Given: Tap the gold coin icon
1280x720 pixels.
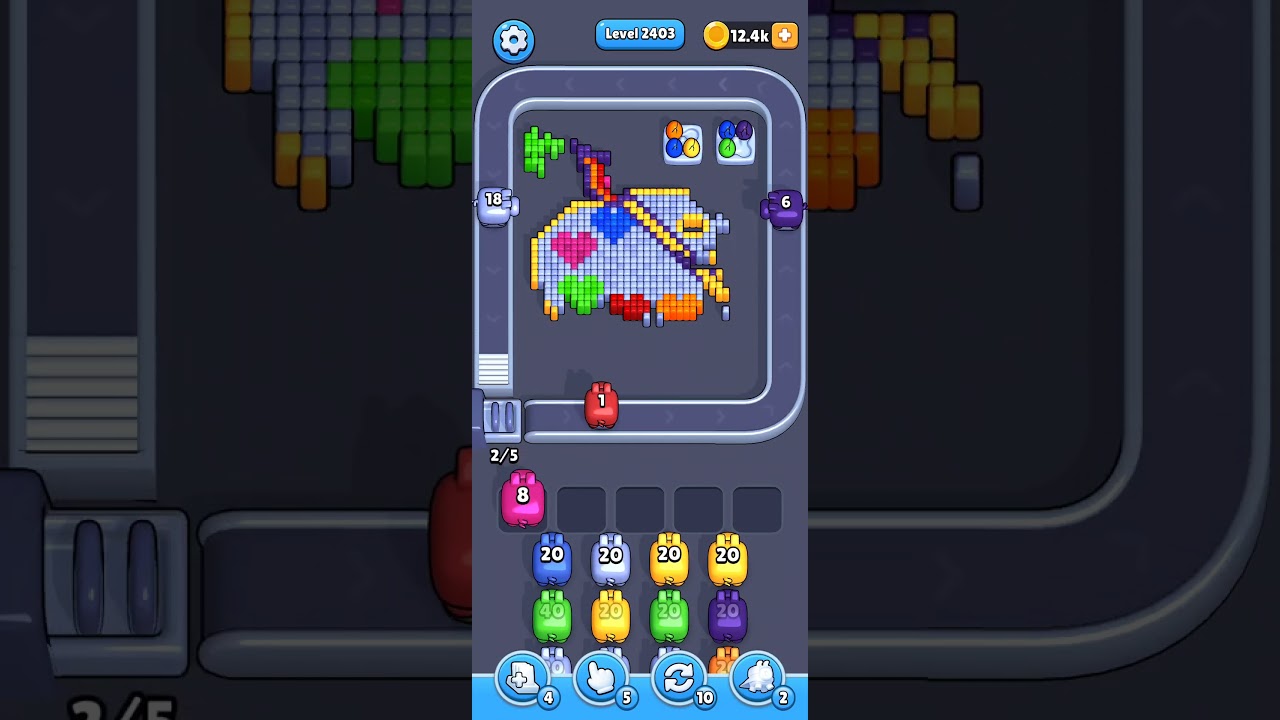Looking at the screenshot, I should (716, 33).
